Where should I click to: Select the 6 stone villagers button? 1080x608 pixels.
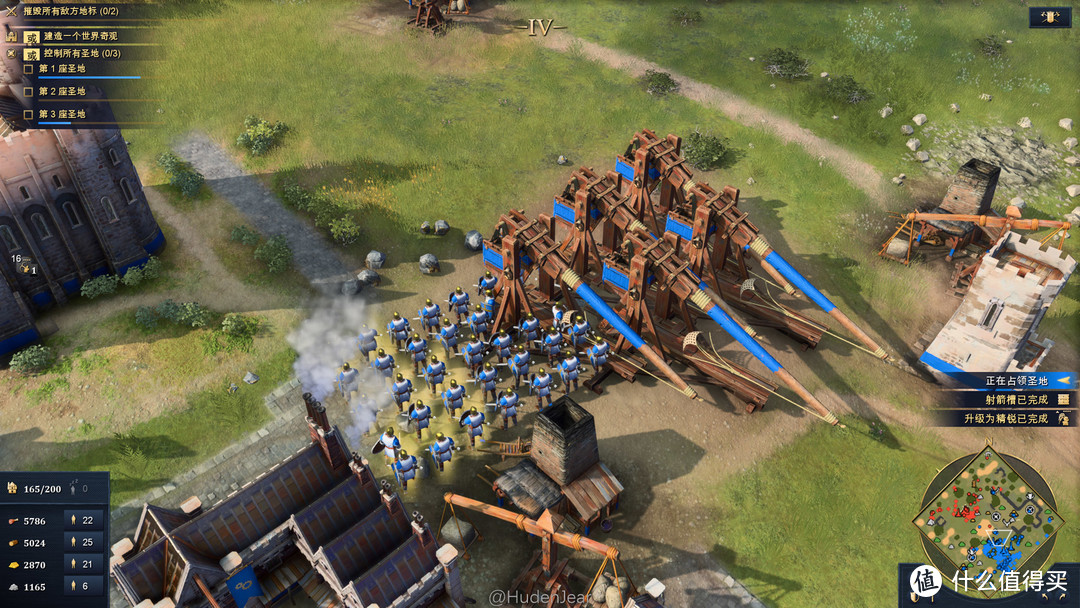(80, 587)
